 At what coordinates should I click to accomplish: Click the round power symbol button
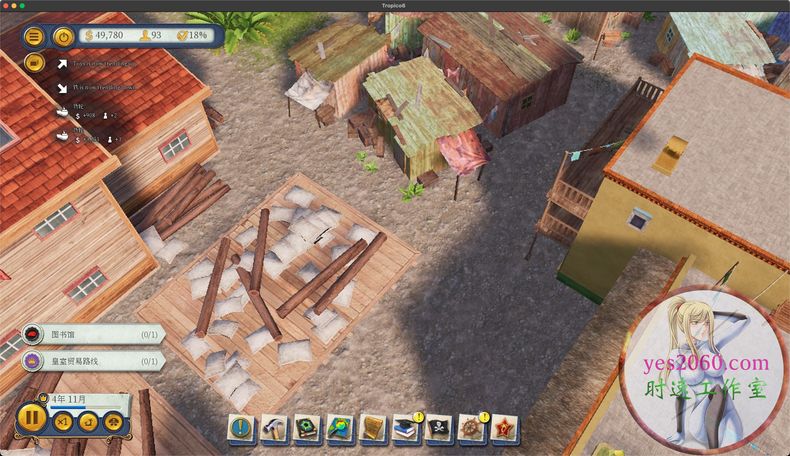coord(62,37)
